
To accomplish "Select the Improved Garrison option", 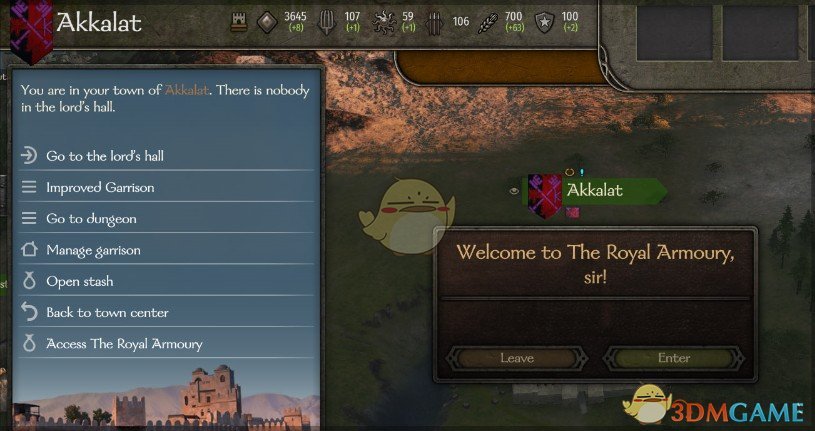I will 100,187.
